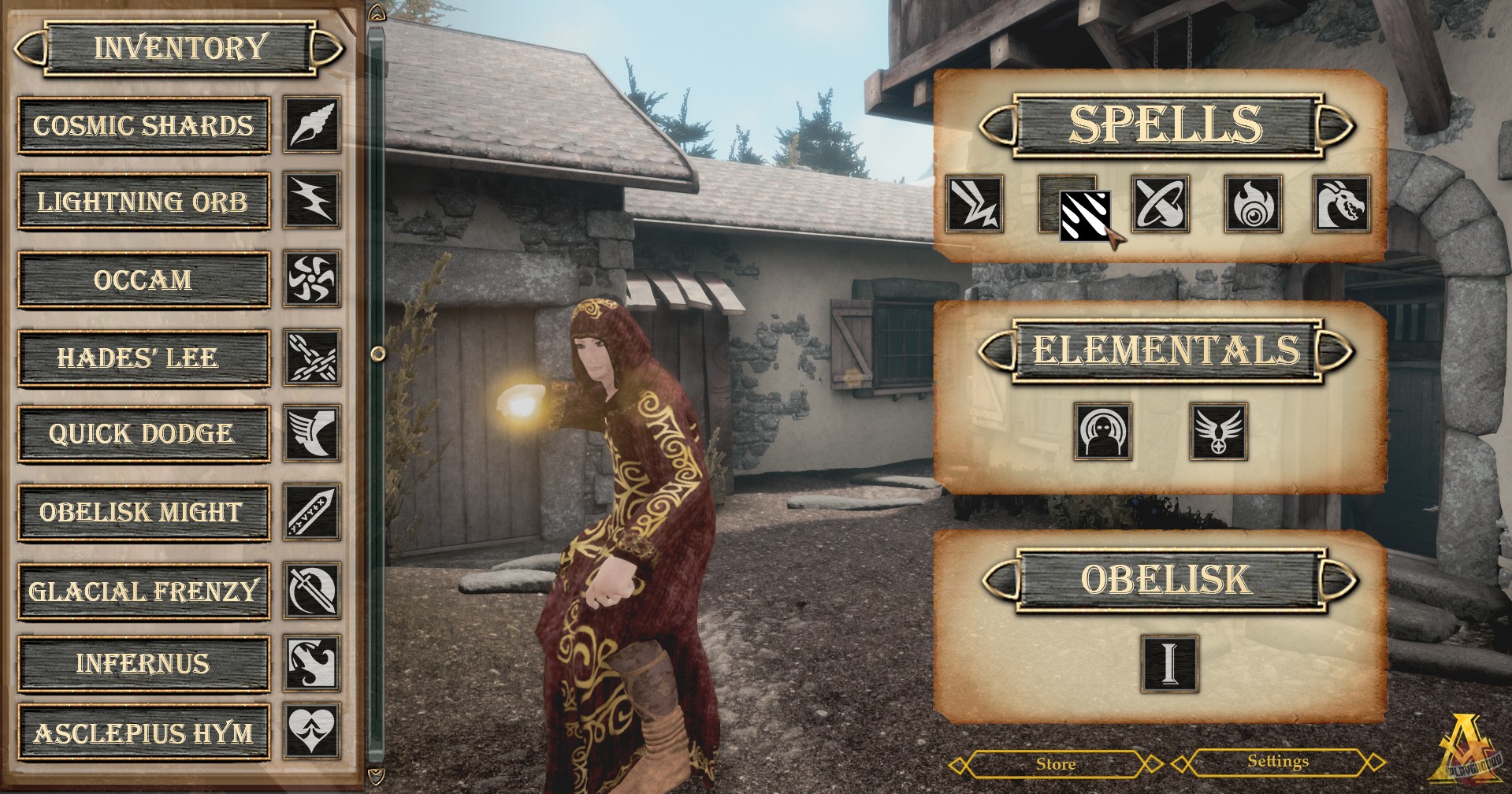1512x794 pixels.
Task: Pick the Occam spell entry
Action: [143, 280]
